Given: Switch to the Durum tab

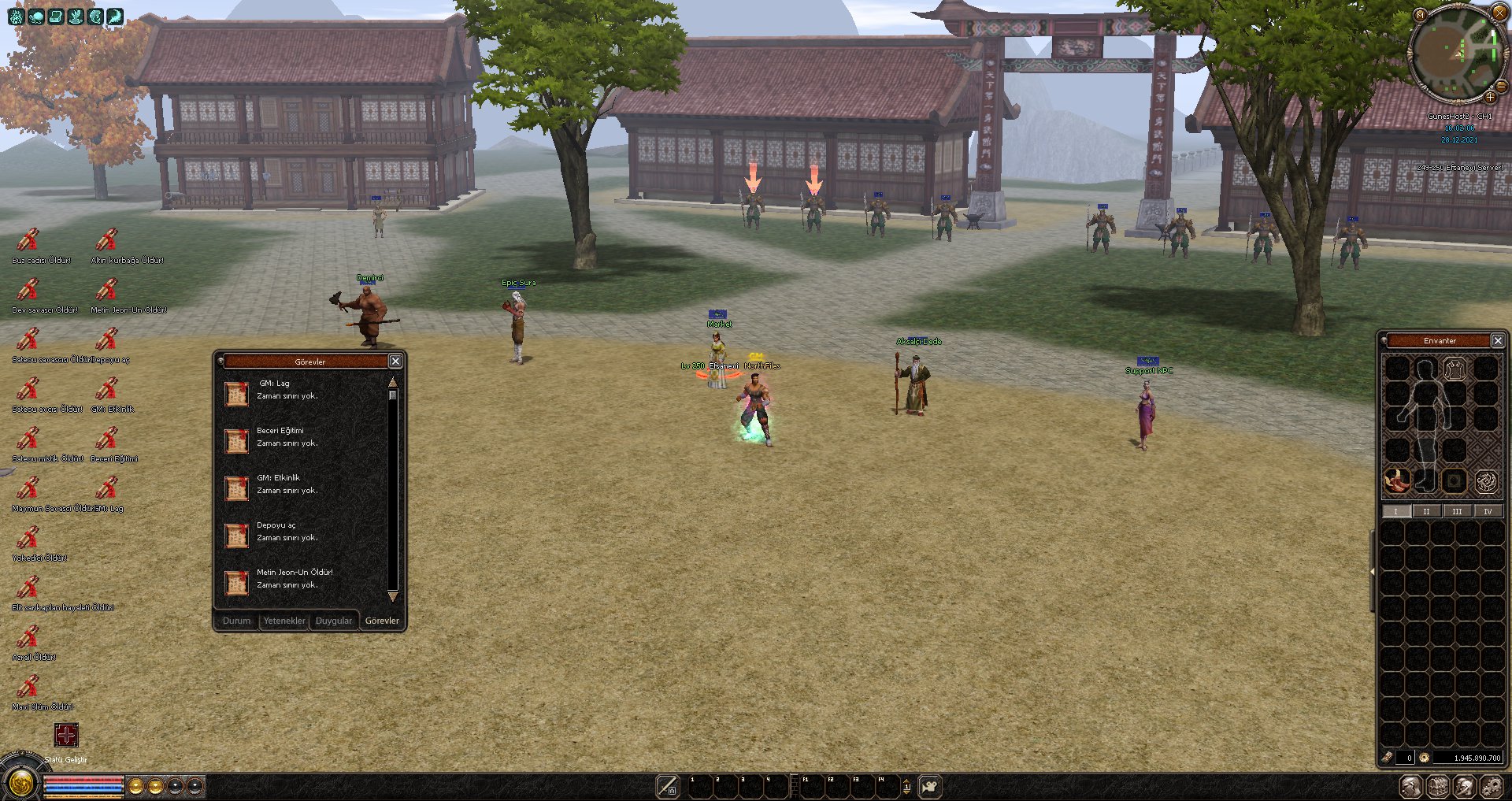Looking at the screenshot, I should (x=236, y=621).
